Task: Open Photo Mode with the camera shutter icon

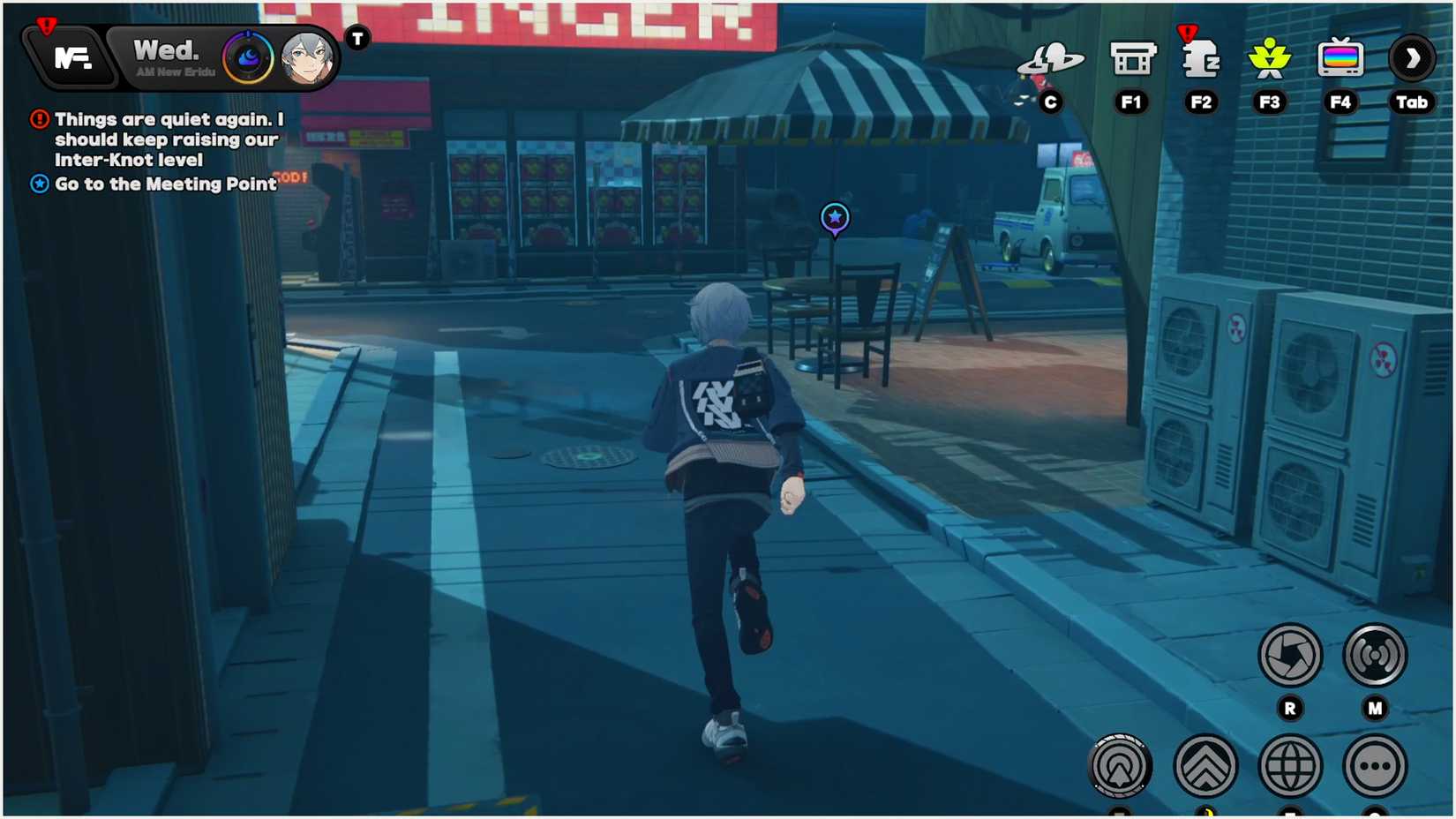Action: [1290, 655]
